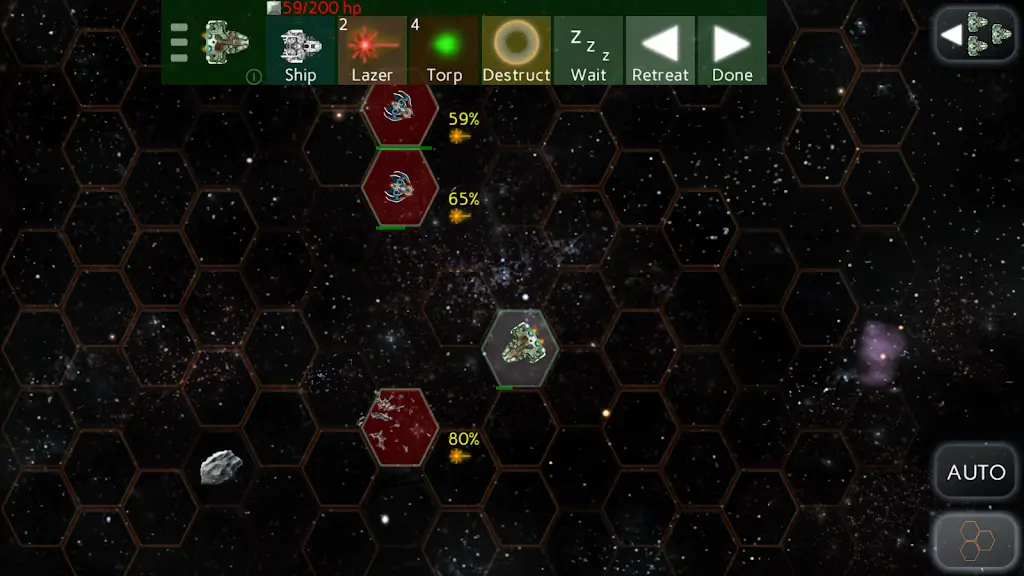Target the enemy ship with 59% hit chance
Viewport: 1024px width, 576px height.
400,113
